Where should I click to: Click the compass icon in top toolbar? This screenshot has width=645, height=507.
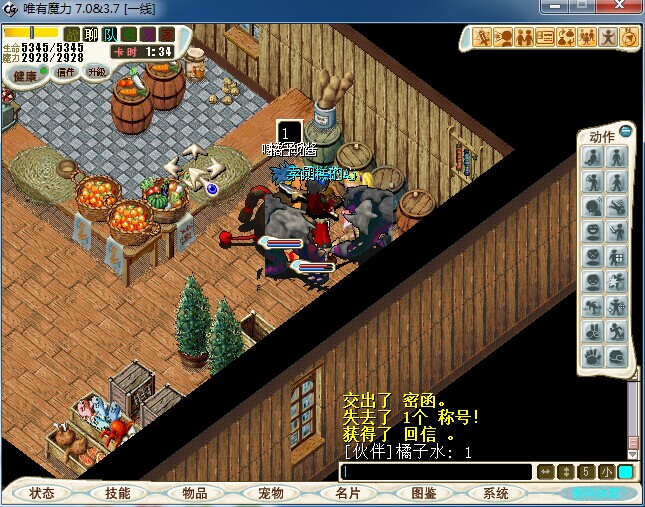tap(629, 38)
